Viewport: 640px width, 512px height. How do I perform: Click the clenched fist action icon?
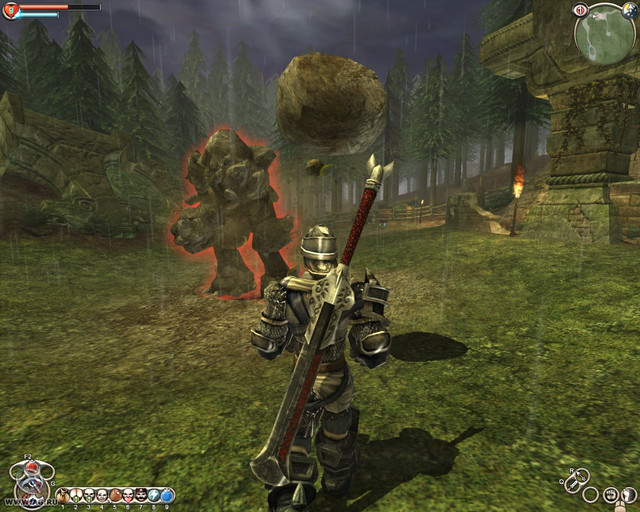pyautogui.click(x=610, y=494)
